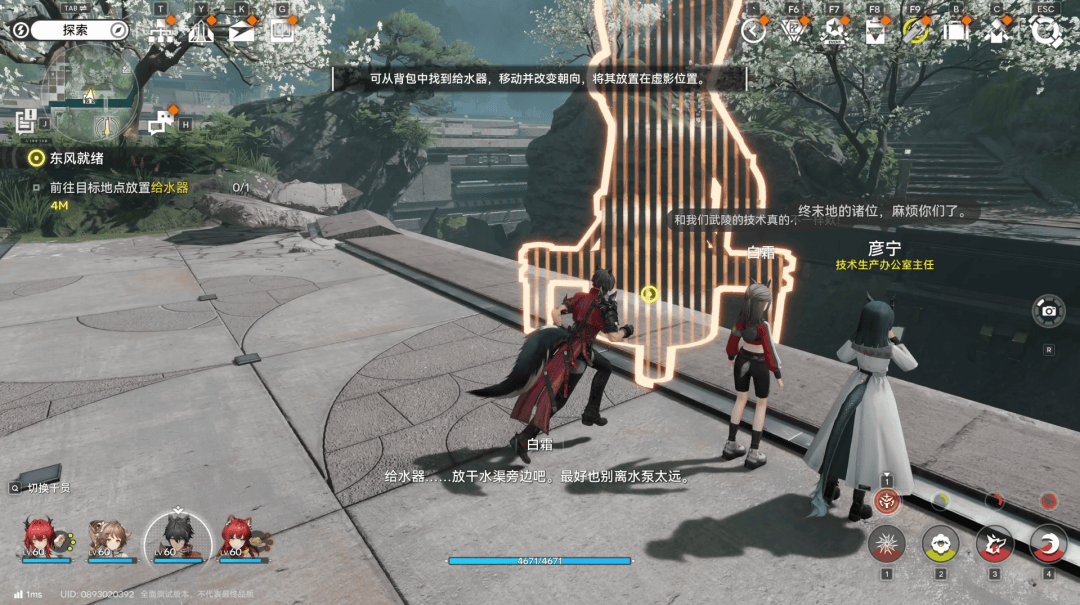The height and width of the screenshot is (605, 1080).
Task: Click the circled left-arrow collapse button
Action: [754, 31]
